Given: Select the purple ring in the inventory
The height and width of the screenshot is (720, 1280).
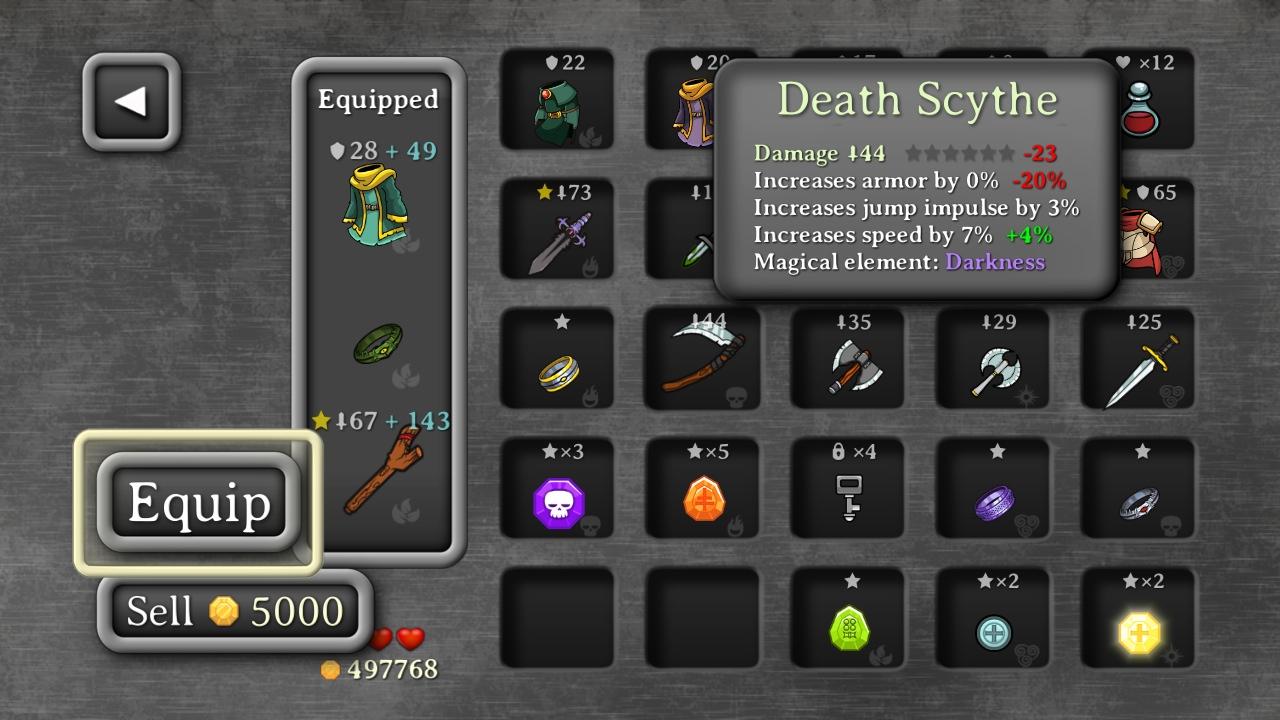Looking at the screenshot, I should [992, 490].
